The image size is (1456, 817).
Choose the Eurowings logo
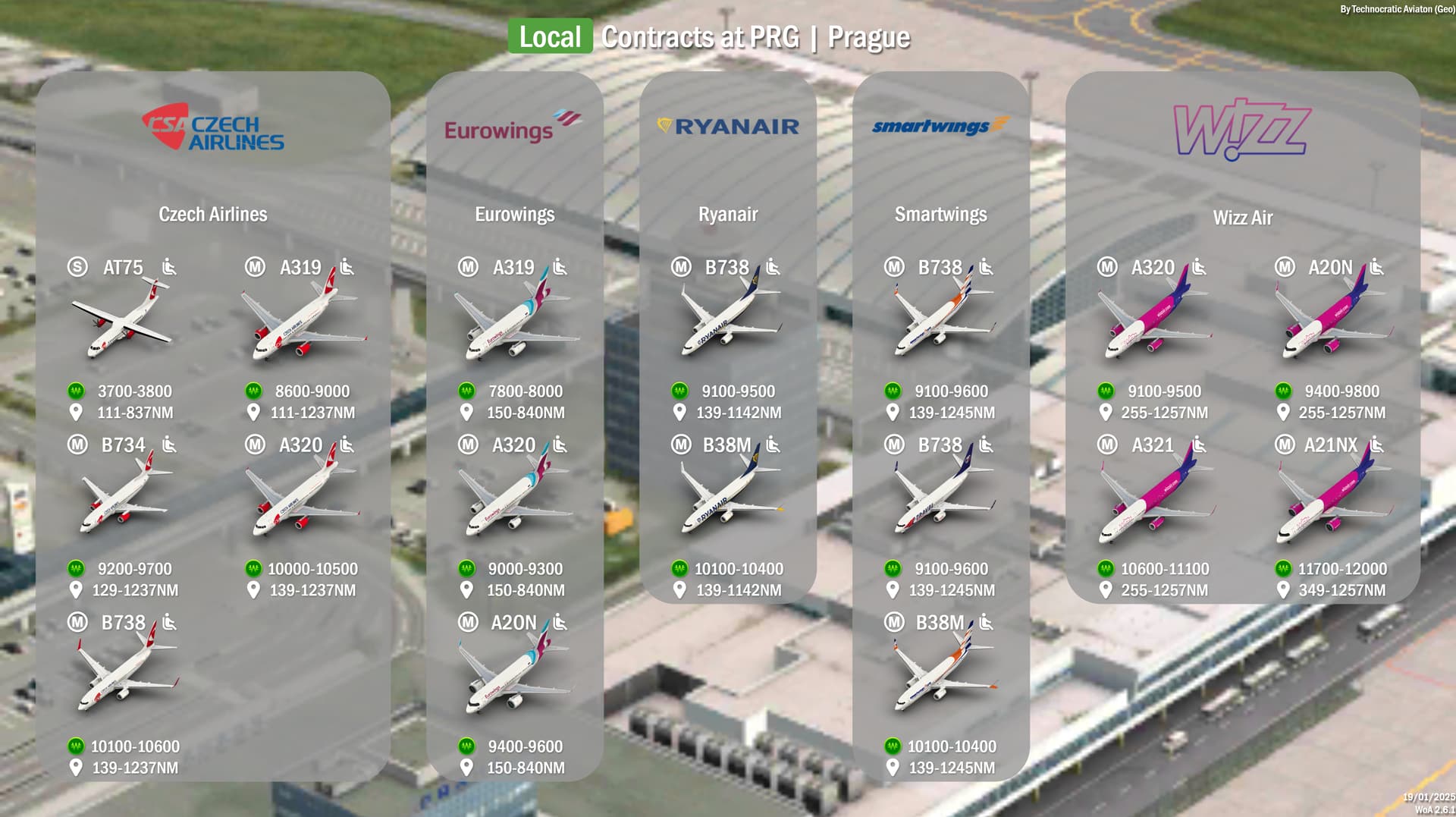(x=513, y=127)
